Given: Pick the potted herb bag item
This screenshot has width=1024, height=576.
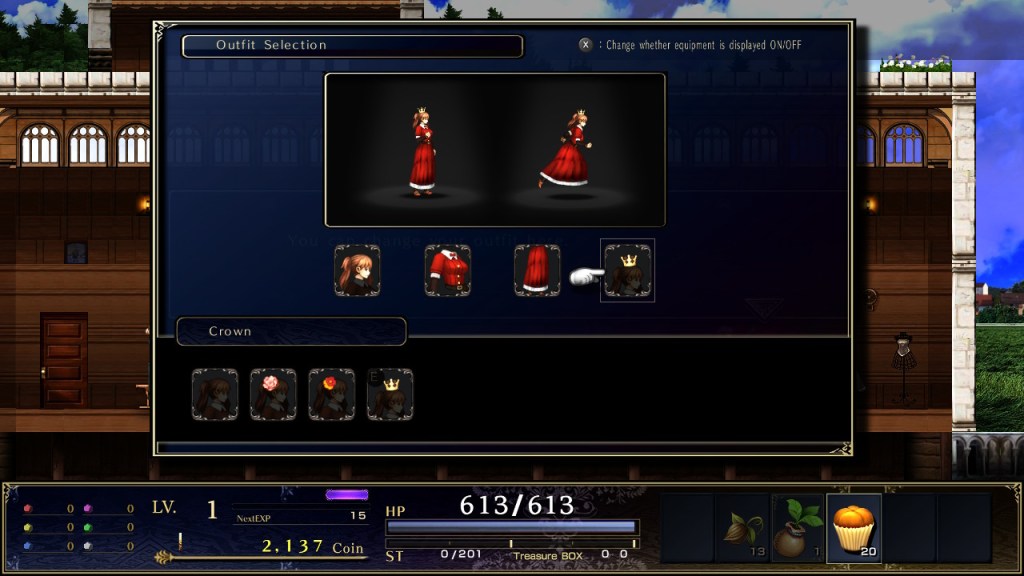Looking at the screenshot, I should (x=798, y=527).
